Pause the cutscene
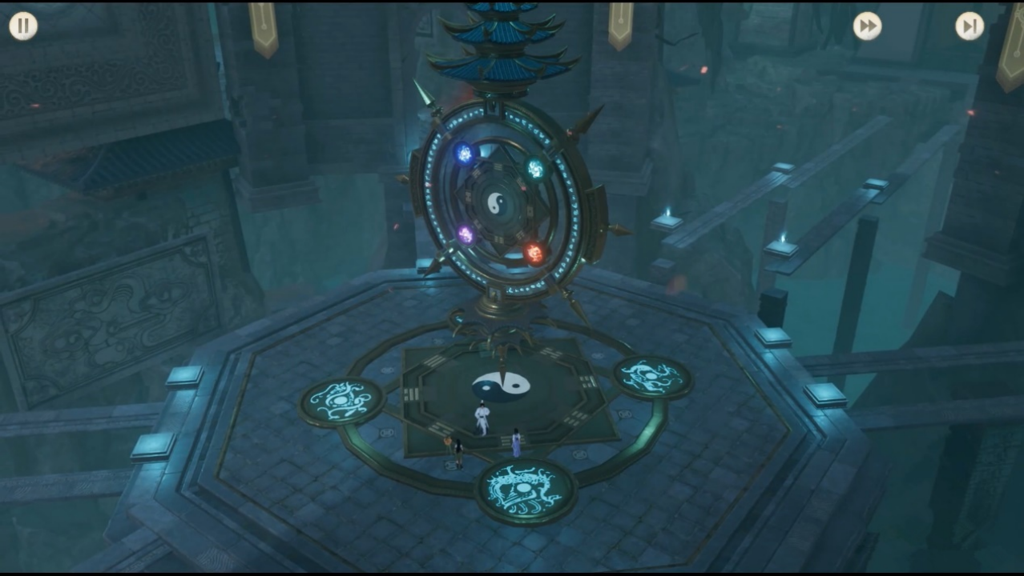Screen dimensions: 1024x576 tap(23, 26)
